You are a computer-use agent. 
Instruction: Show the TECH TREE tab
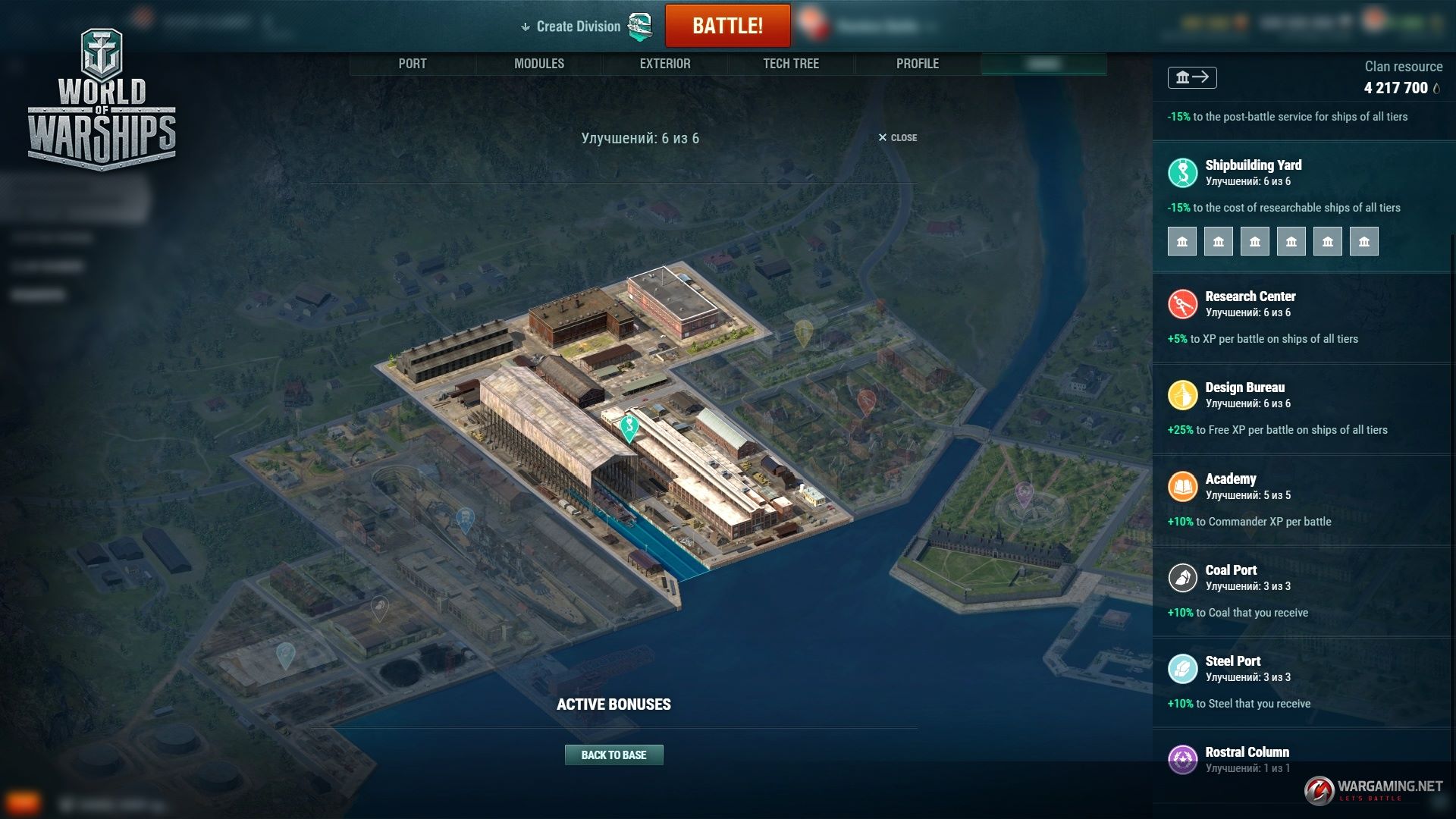(791, 64)
